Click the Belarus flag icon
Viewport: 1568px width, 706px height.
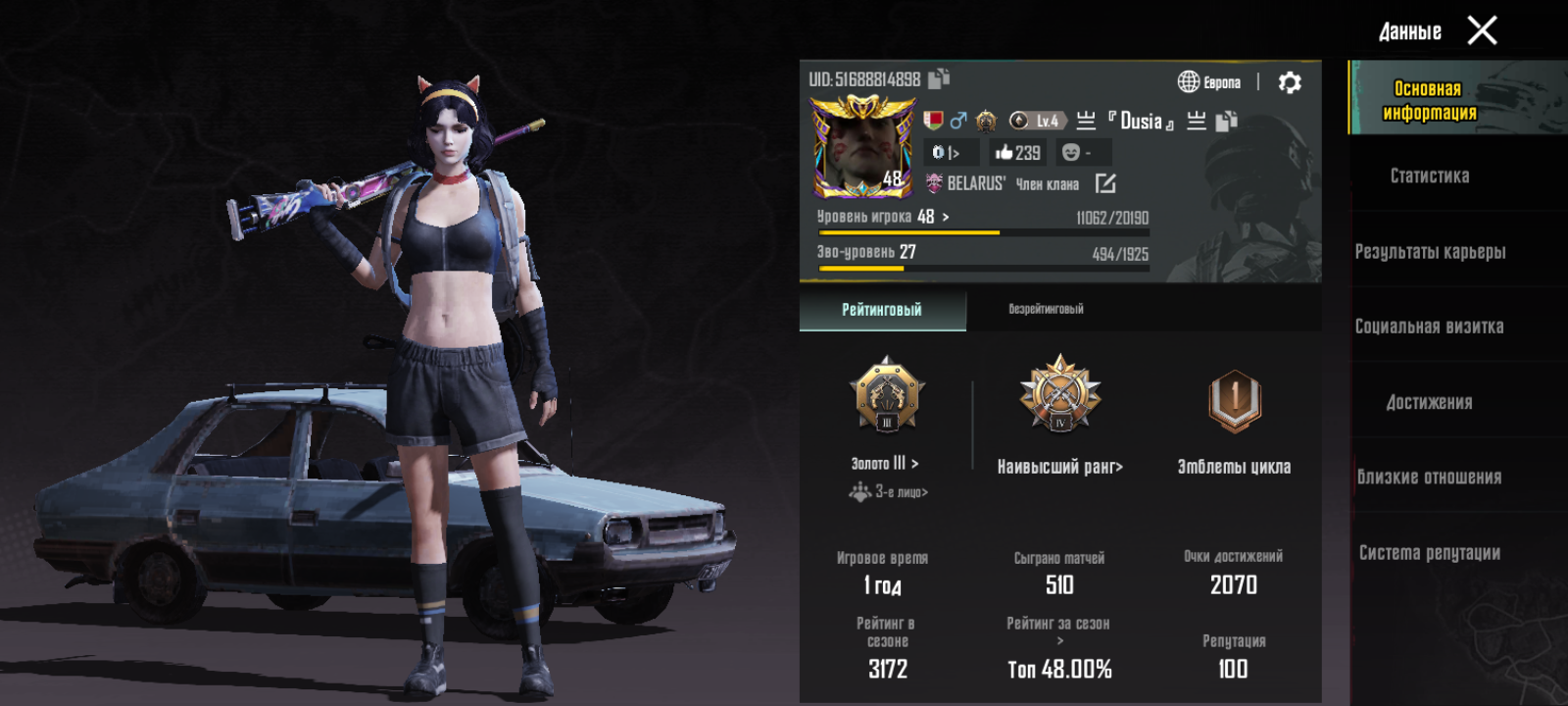point(934,122)
